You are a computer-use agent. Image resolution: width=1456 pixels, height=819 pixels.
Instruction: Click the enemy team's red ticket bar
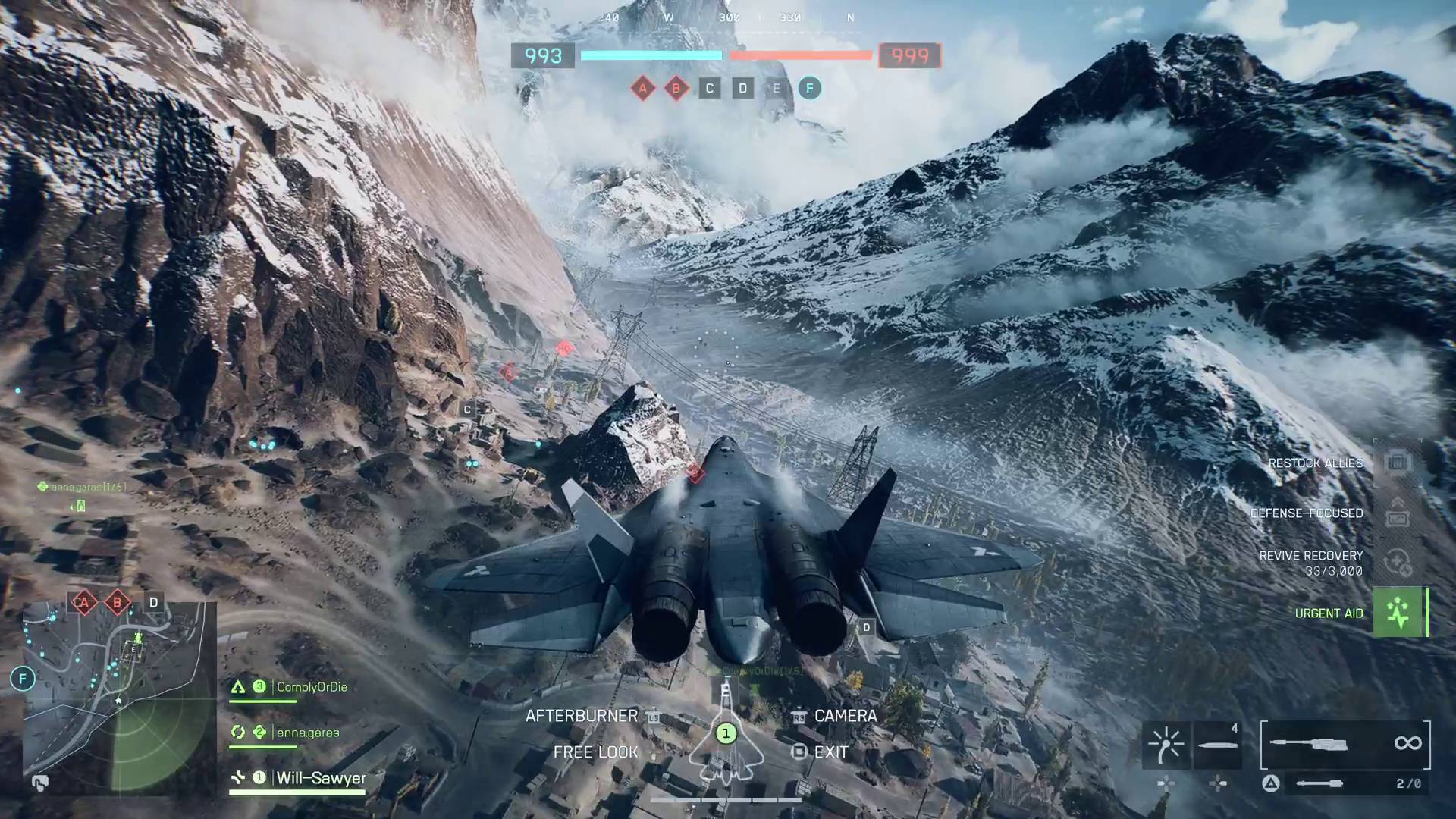800,55
